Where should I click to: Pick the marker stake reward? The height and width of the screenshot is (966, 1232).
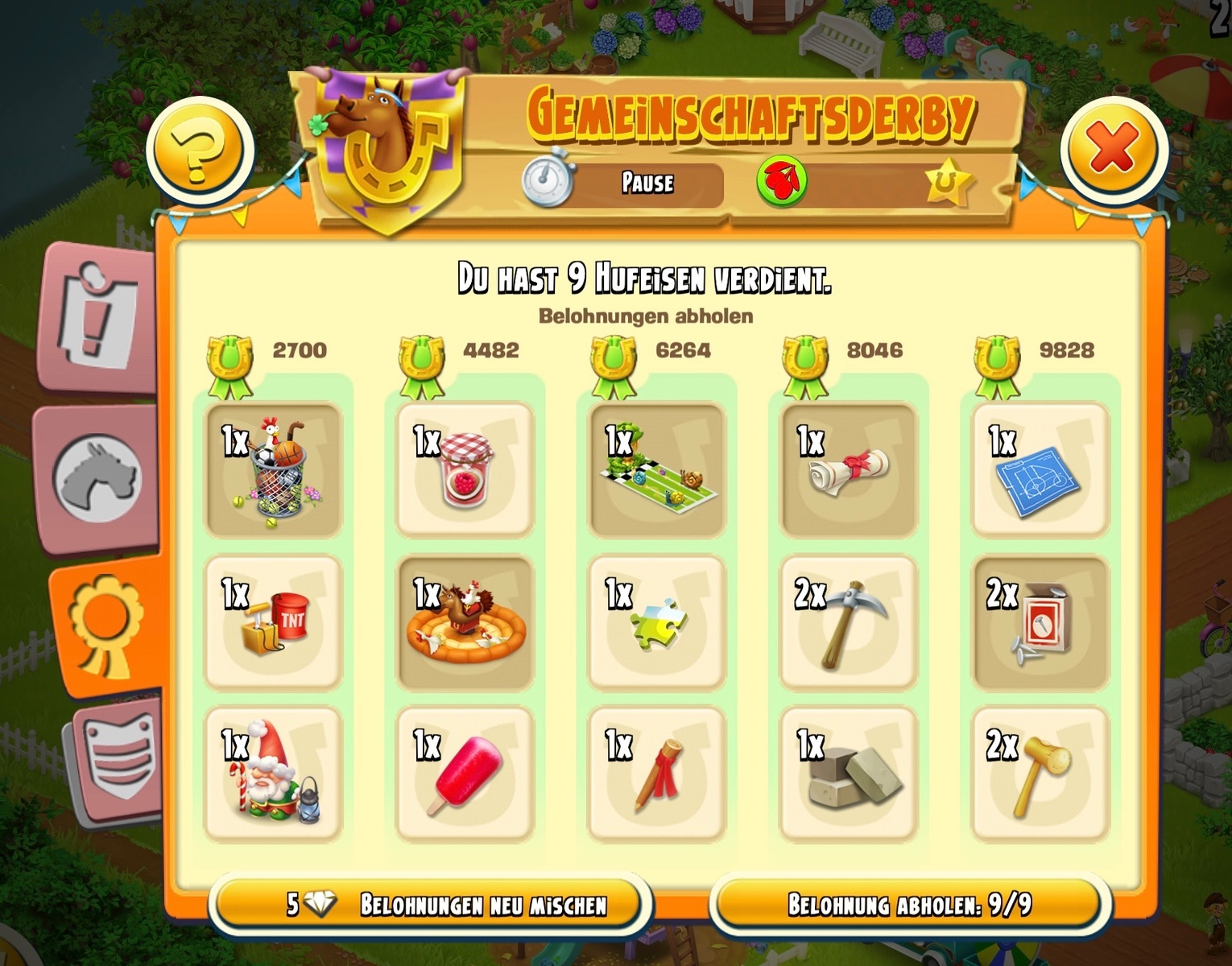pos(657,774)
